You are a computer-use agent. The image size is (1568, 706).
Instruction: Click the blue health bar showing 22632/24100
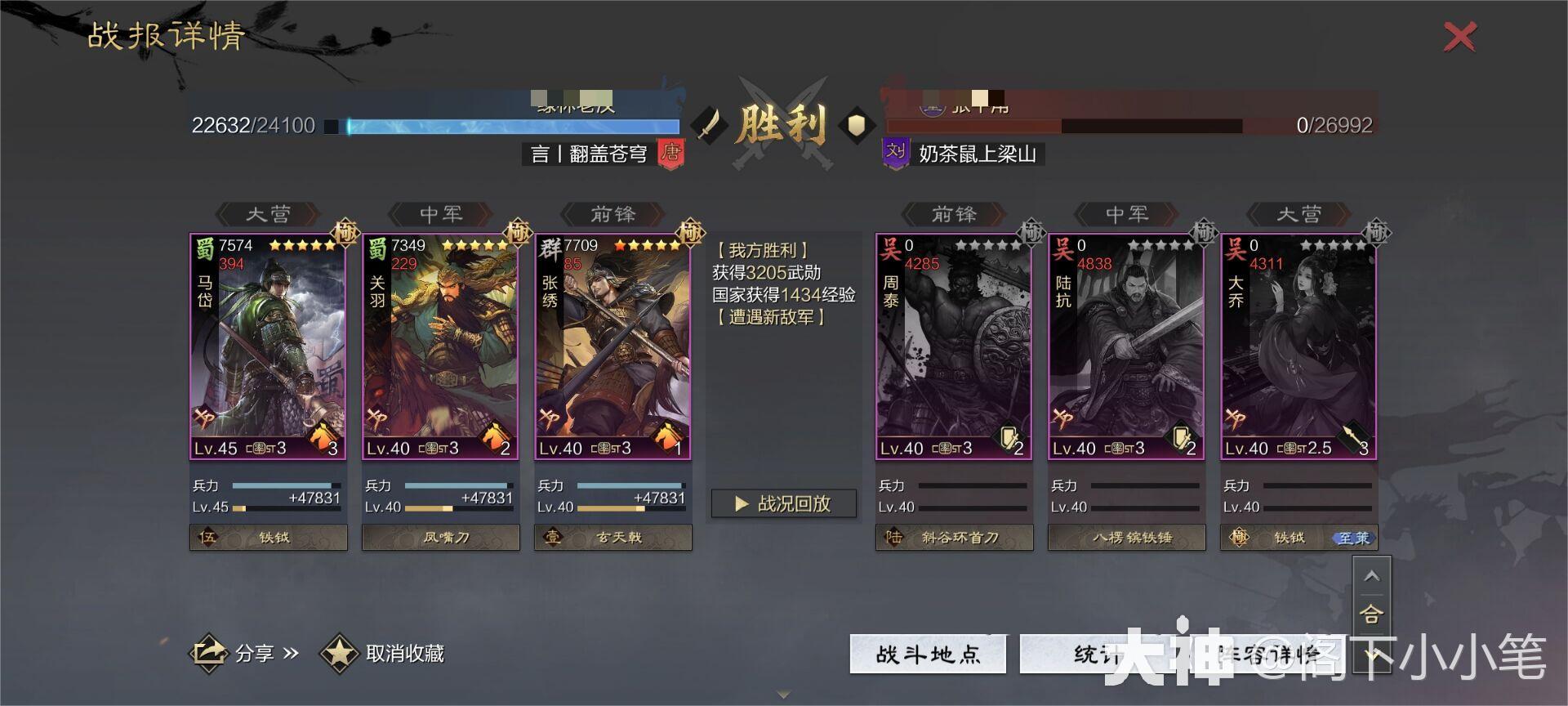[514, 126]
